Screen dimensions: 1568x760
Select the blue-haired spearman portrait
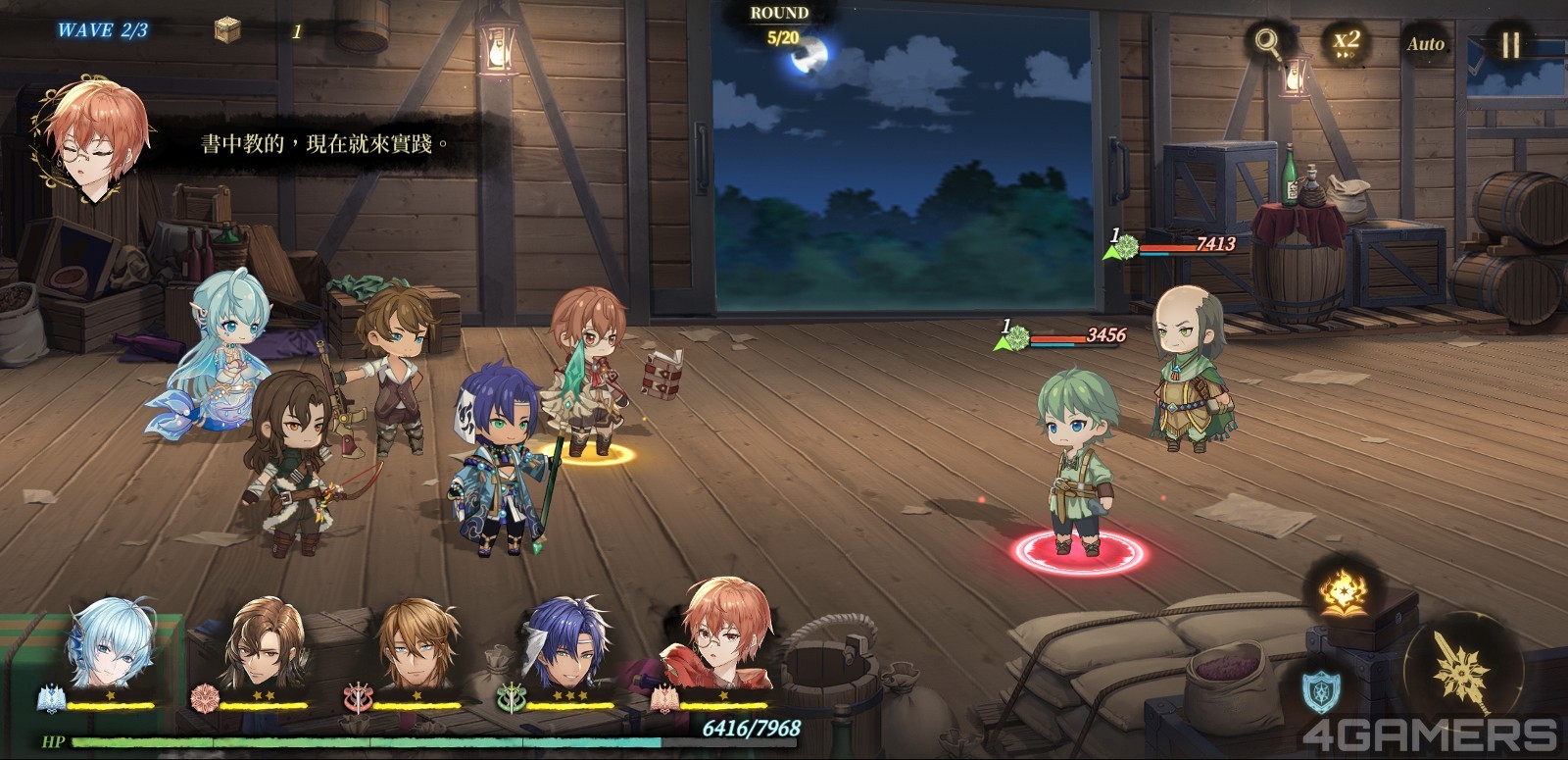point(568,647)
